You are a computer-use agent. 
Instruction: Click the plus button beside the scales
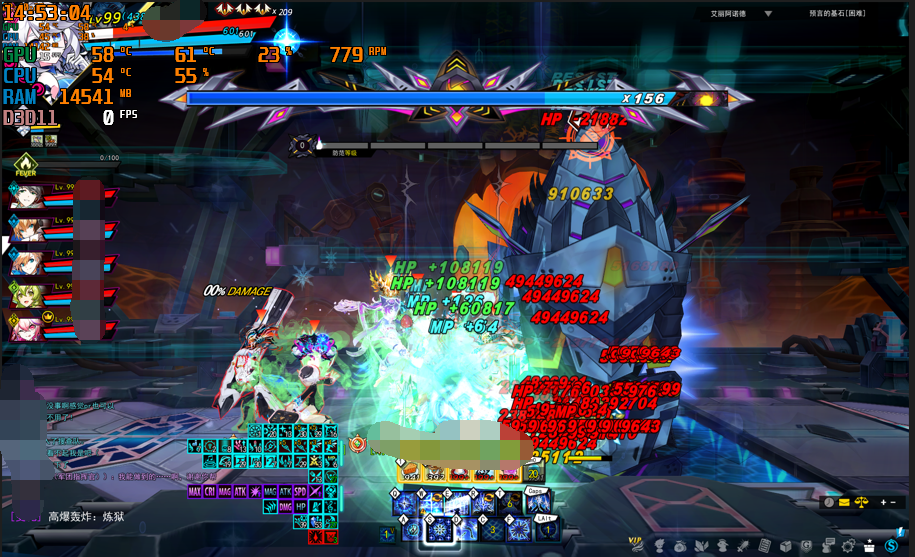click(x=882, y=502)
